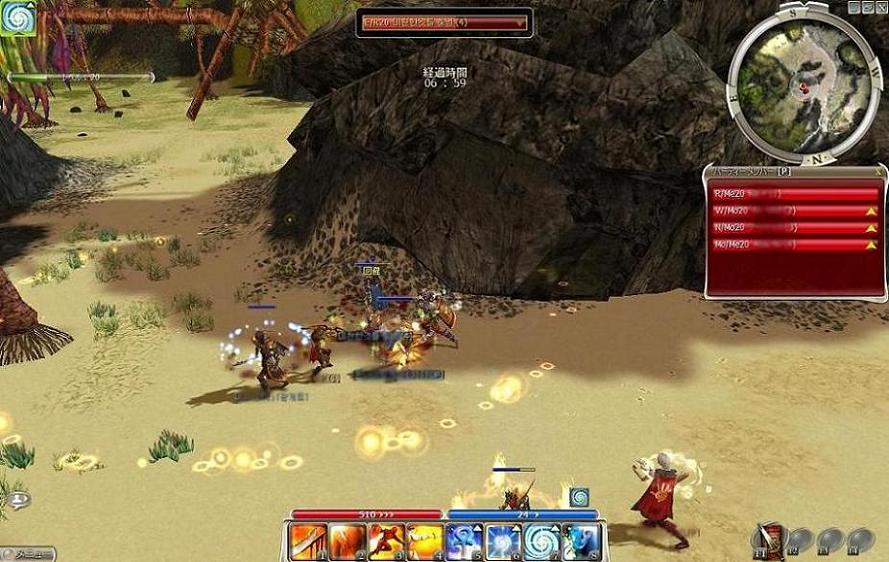This screenshot has height=562, width=889.
Task: Cast the white spiral skill in slot 7
Action: coord(542,541)
